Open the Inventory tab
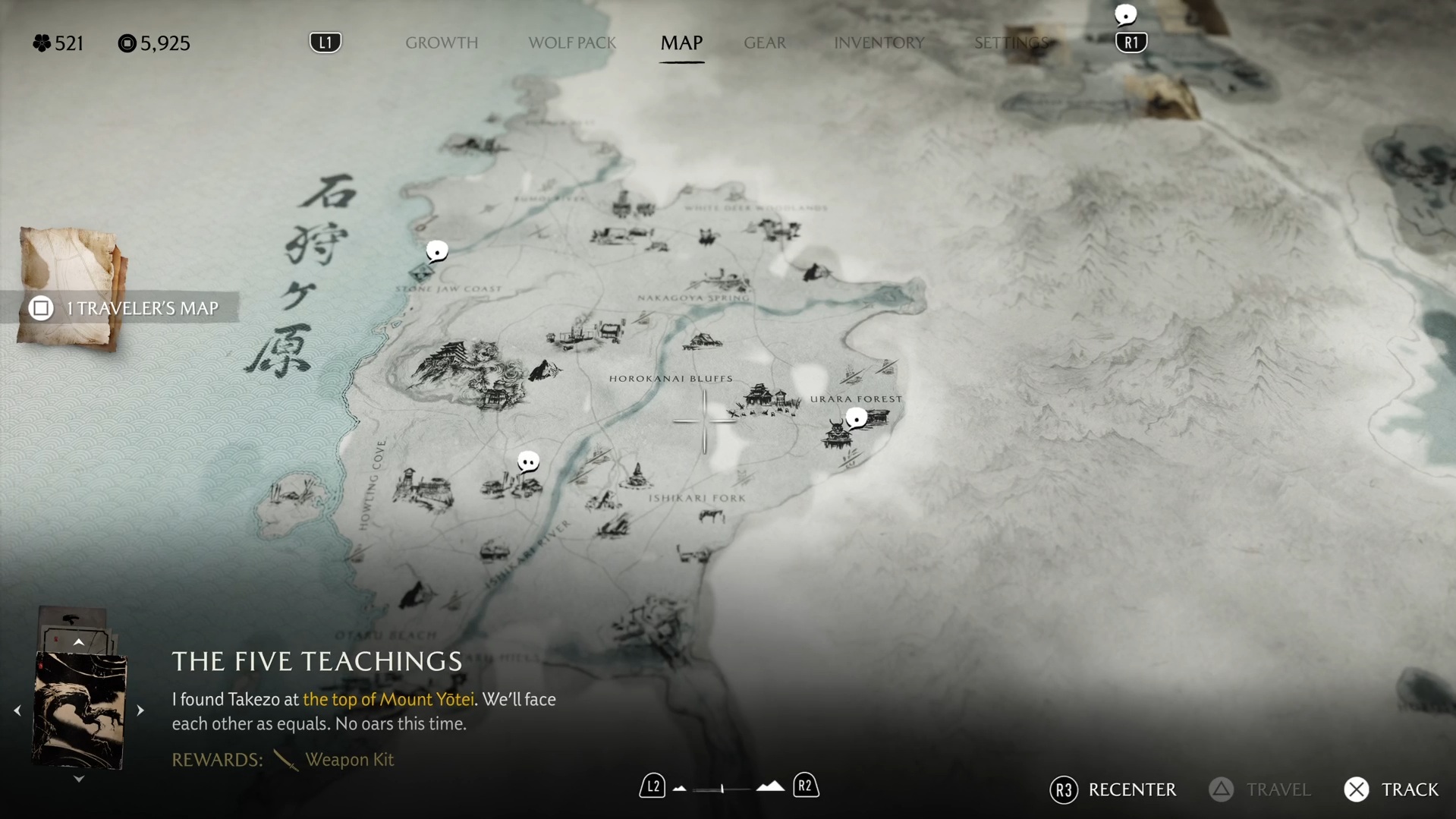Viewport: 1456px width, 819px height. coord(879,43)
